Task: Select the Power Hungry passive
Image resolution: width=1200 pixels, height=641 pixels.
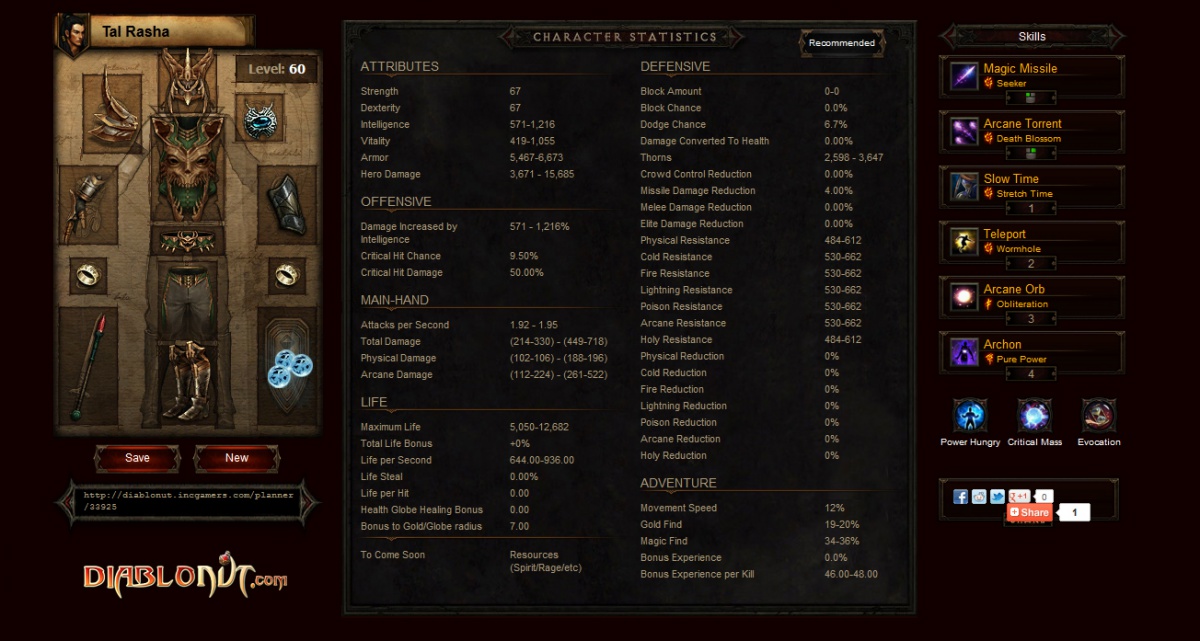Action: [970, 415]
